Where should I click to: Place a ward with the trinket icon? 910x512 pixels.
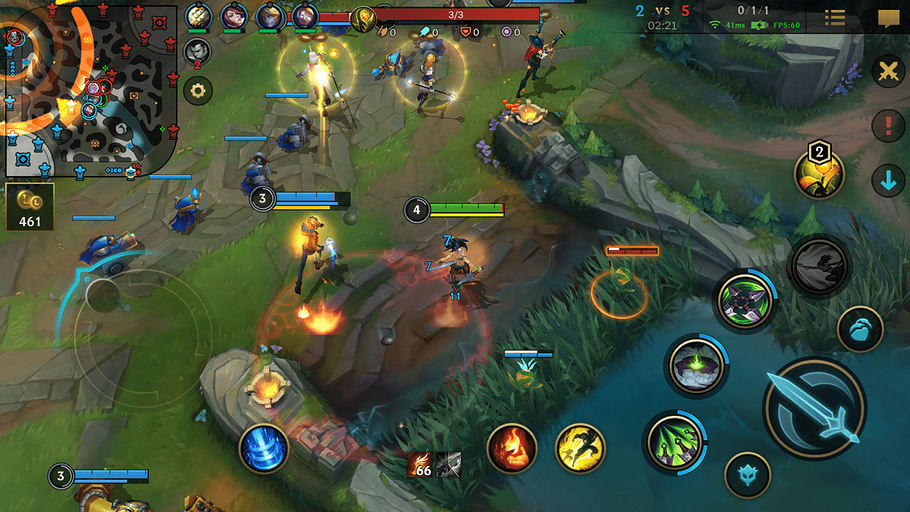pos(819,173)
